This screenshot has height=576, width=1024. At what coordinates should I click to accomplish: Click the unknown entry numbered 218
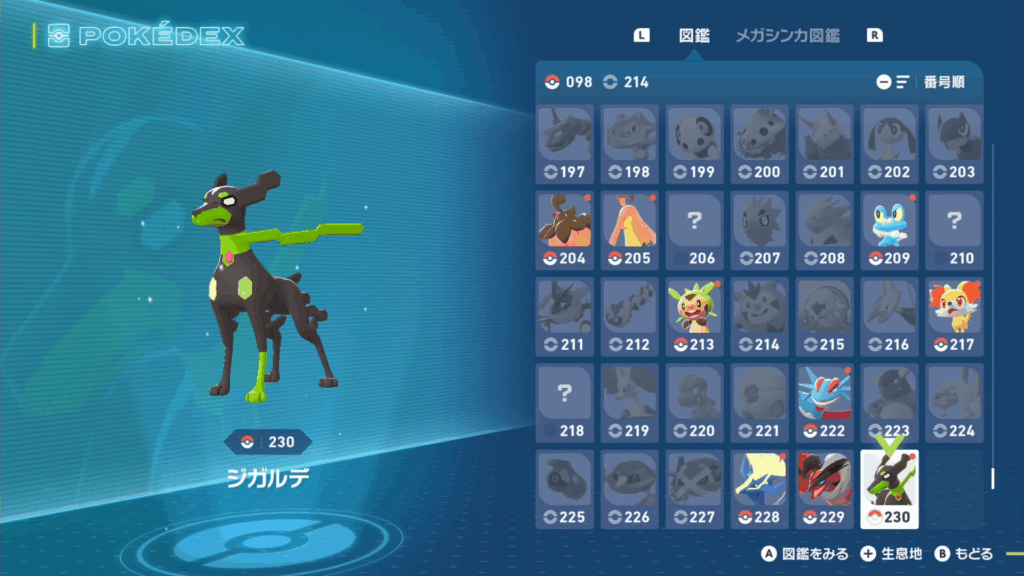click(x=565, y=403)
